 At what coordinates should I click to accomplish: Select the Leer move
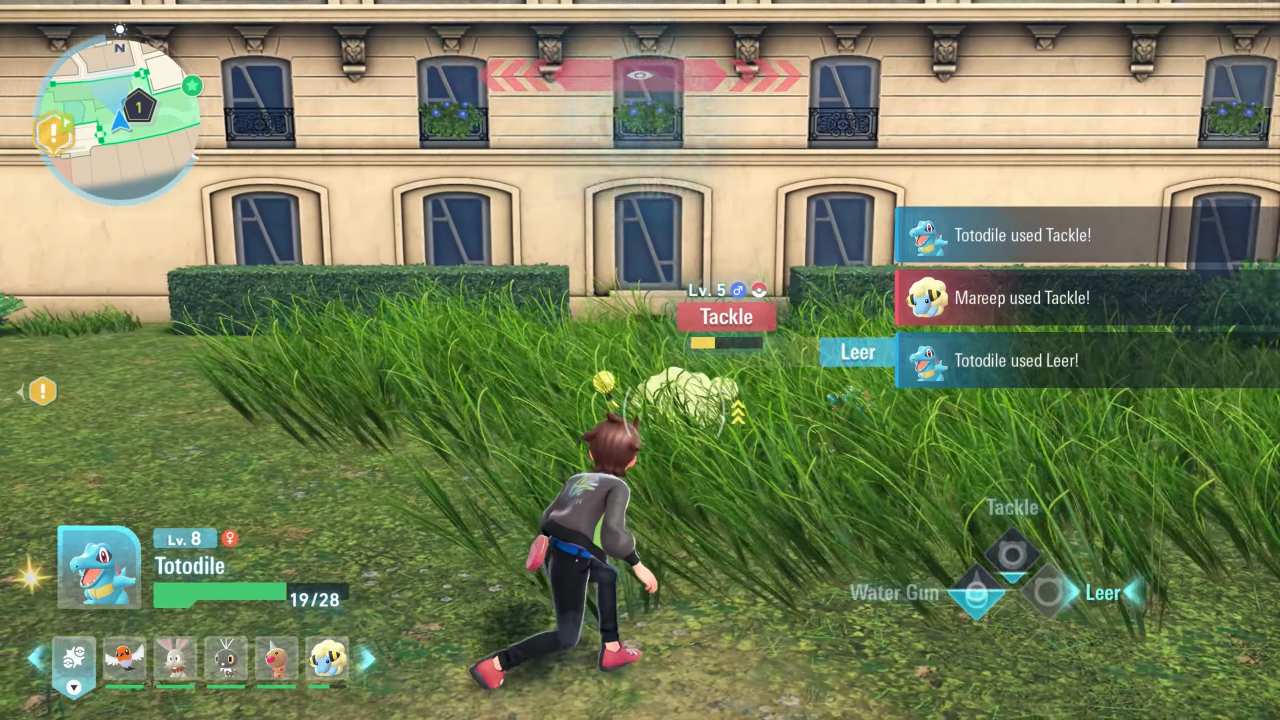coord(1048,593)
